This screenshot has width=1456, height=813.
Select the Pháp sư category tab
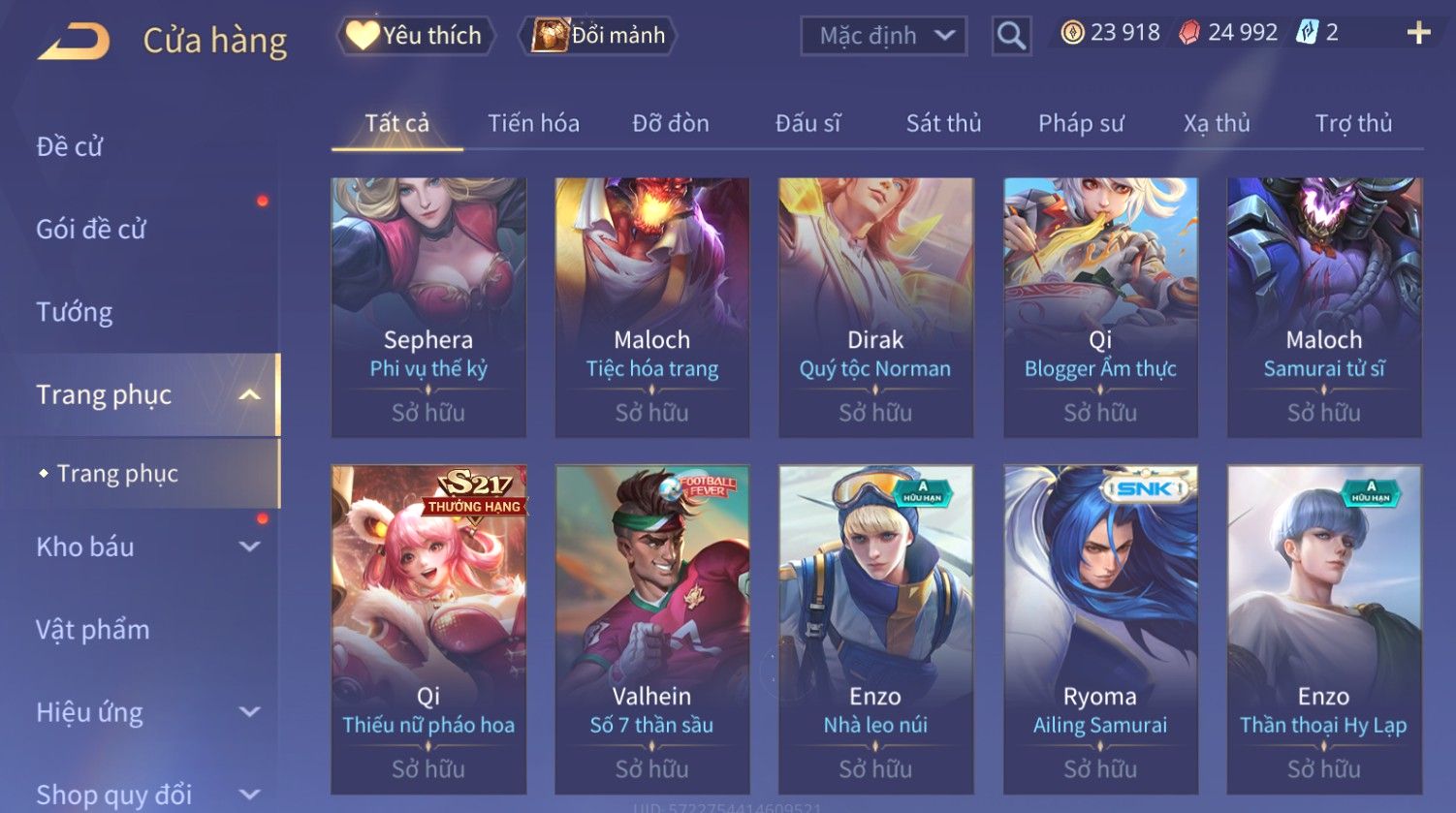[1081, 124]
